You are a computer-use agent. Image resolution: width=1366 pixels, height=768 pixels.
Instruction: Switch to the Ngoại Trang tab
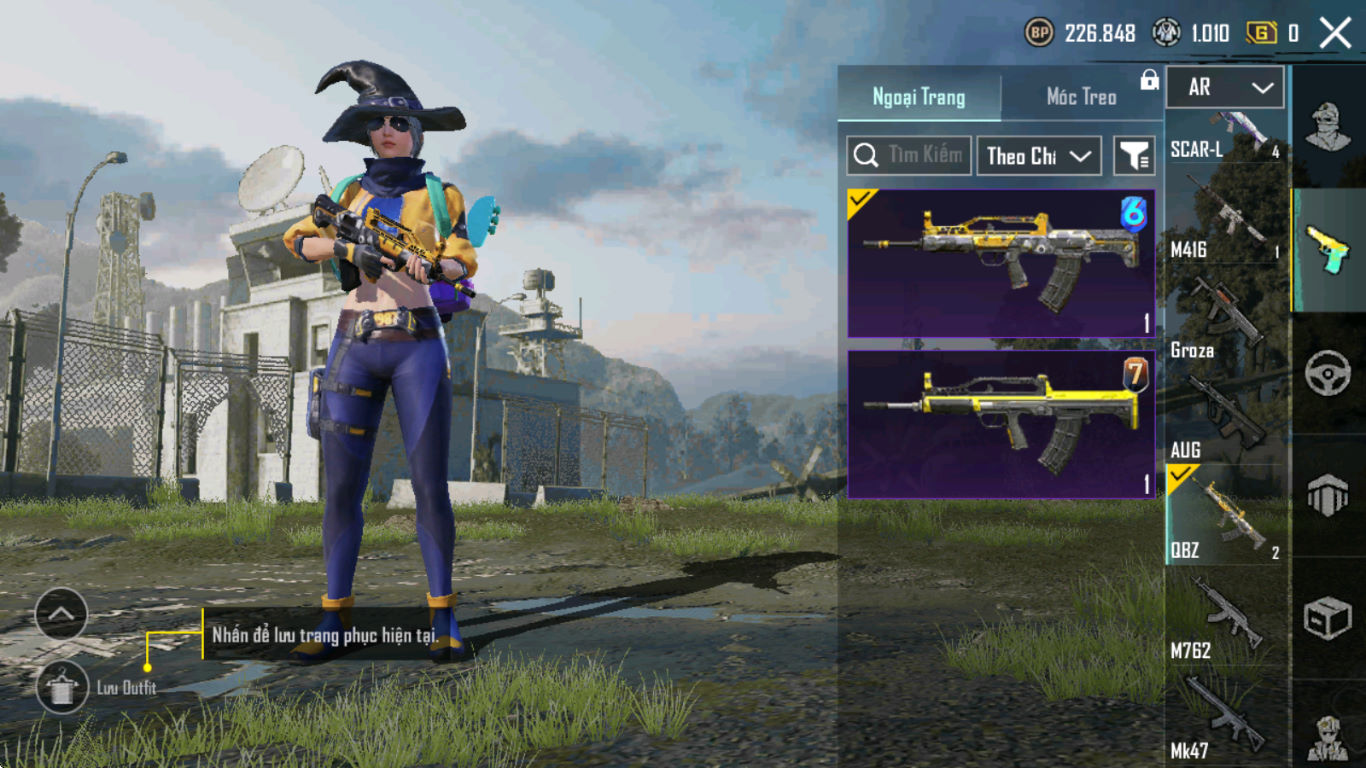coord(918,97)
